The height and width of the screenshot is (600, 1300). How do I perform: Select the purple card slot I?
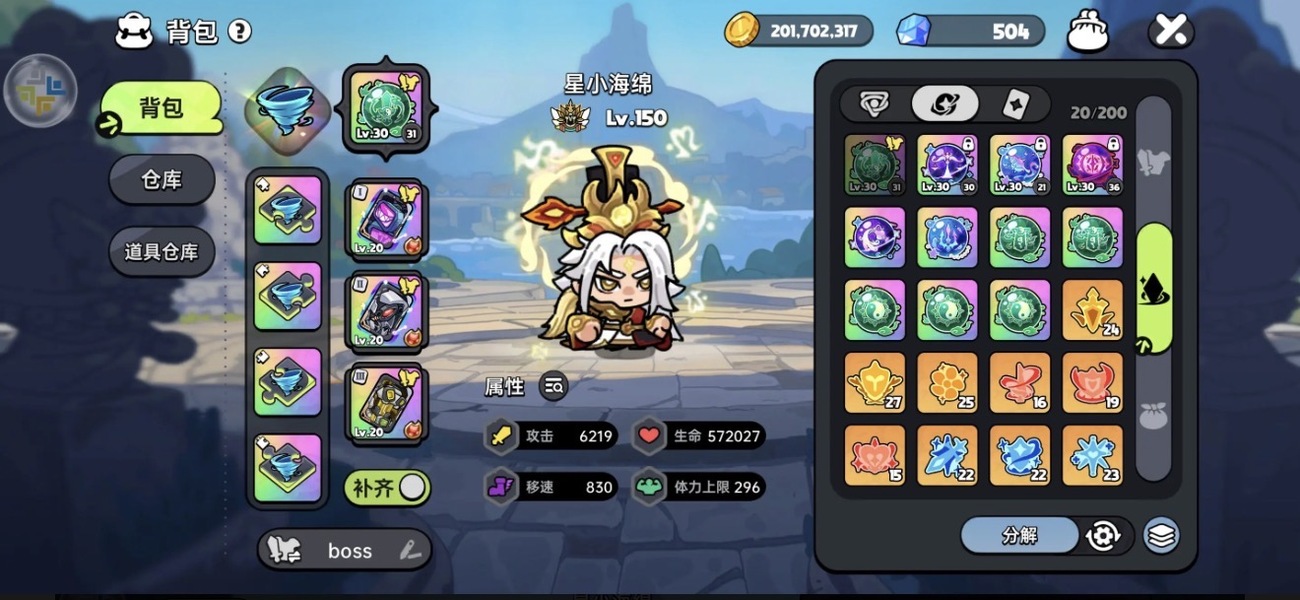coord(386,220)
